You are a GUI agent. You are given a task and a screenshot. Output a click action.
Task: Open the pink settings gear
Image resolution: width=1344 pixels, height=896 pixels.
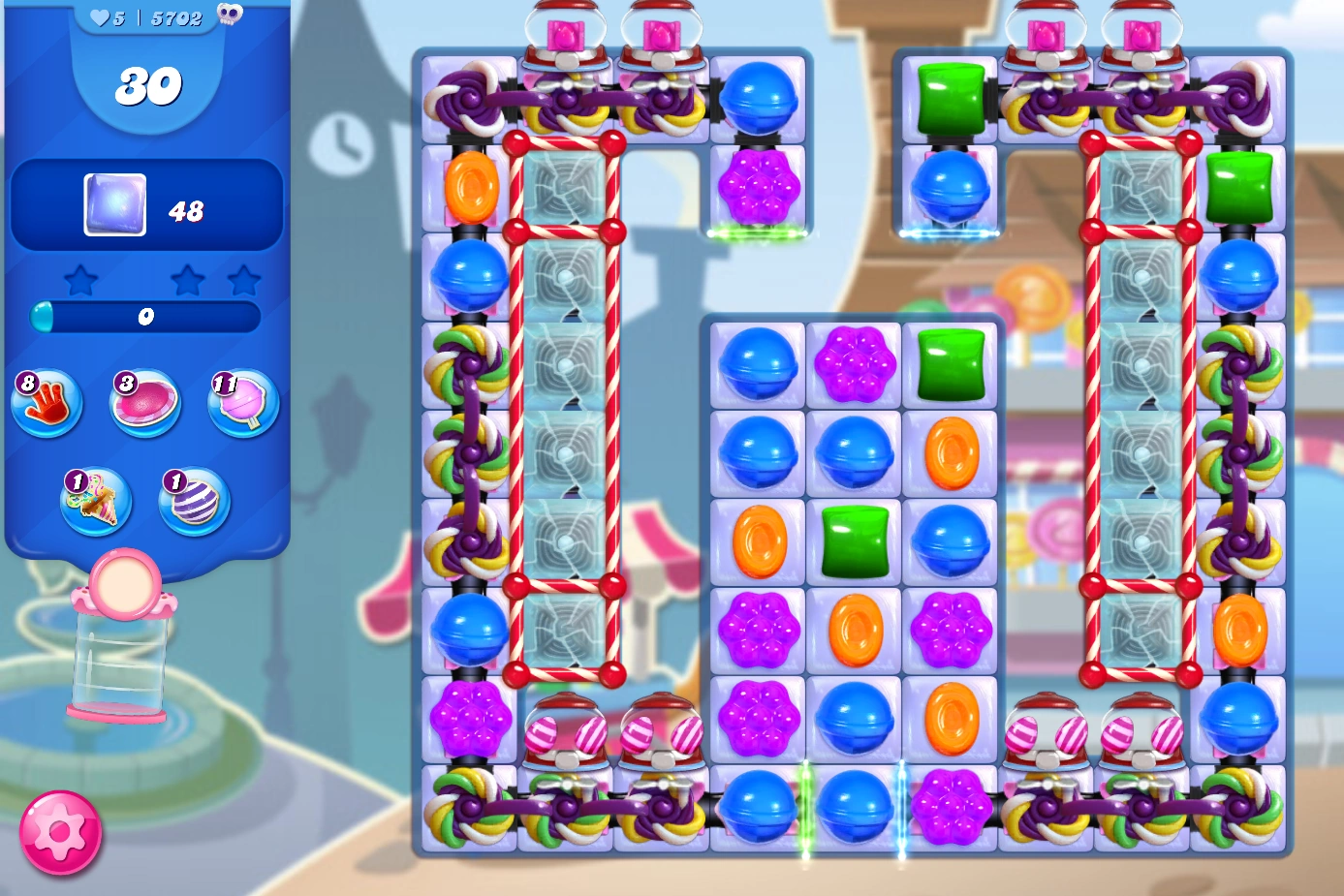point(60,831)
